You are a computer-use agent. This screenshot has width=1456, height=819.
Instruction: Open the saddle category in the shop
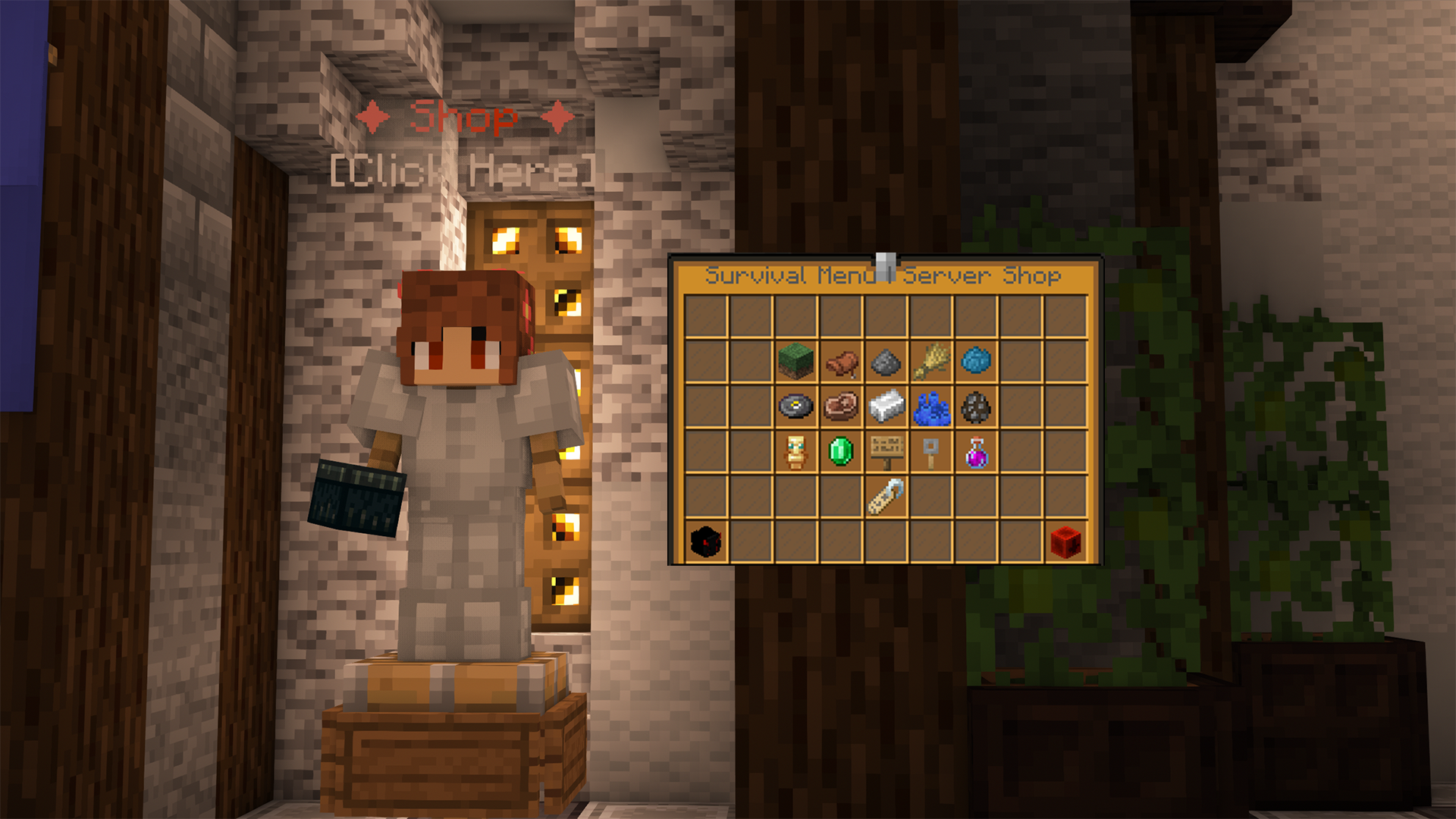coord(840,362)
